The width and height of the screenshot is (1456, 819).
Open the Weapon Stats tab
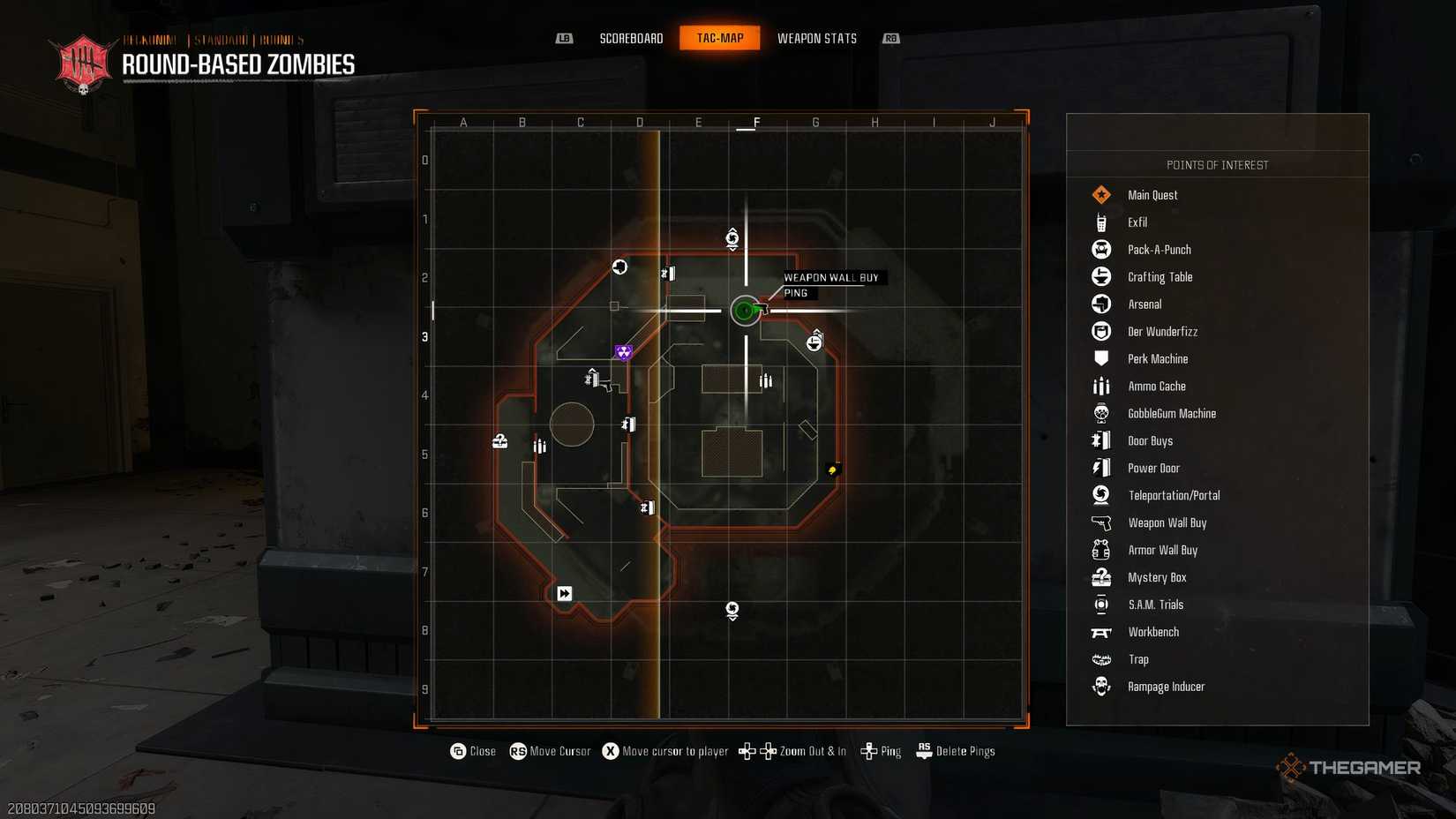[816, 38]
